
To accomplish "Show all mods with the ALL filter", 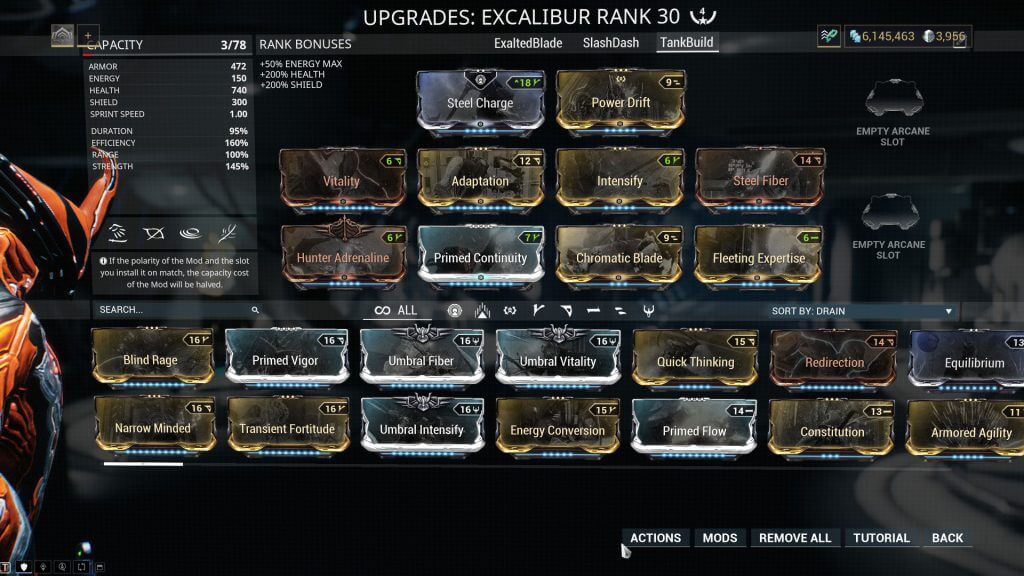I will 396,310.
